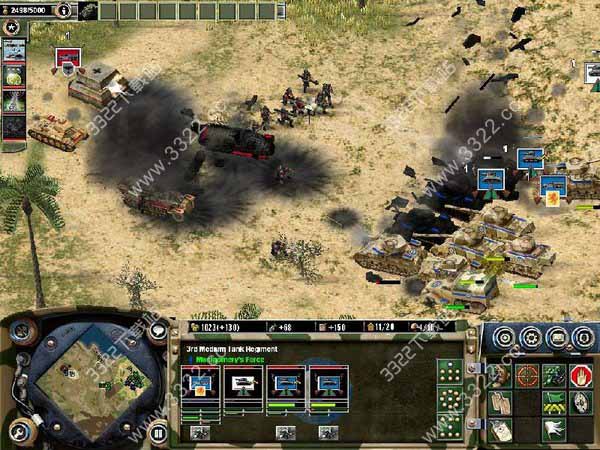Screen dimensions: 600x450
Task: Pause the game with the pause button
Action: tap(157, 432)
